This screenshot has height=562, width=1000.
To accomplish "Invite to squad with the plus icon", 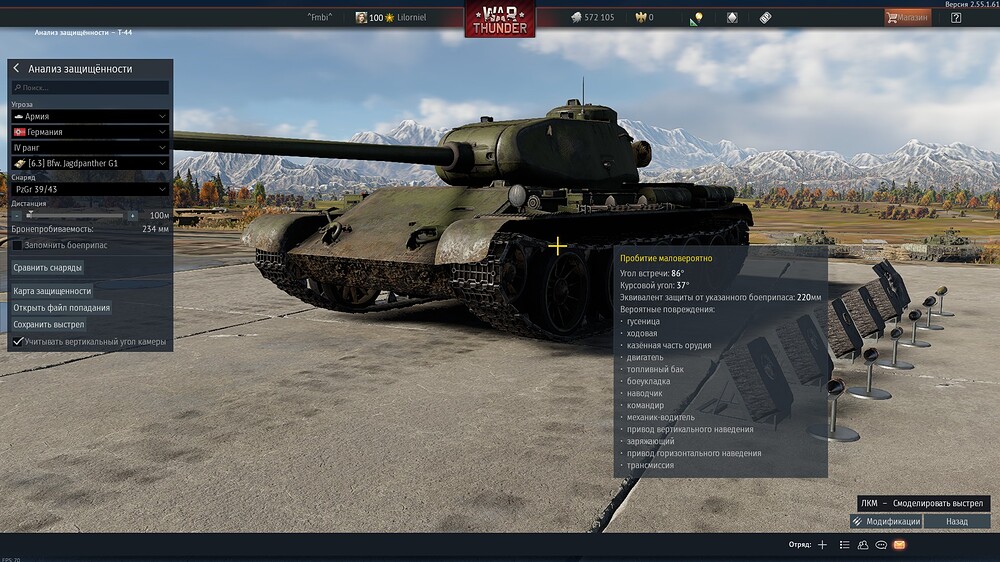I will pos(822,545).
